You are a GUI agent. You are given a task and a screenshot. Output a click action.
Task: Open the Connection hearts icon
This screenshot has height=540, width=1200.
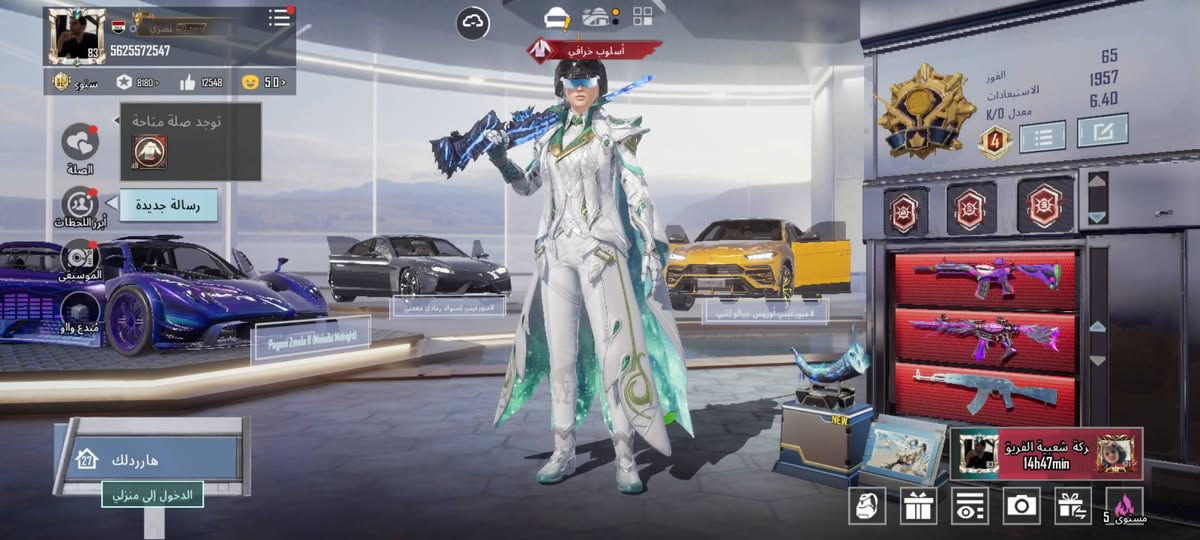click(80, 143)
